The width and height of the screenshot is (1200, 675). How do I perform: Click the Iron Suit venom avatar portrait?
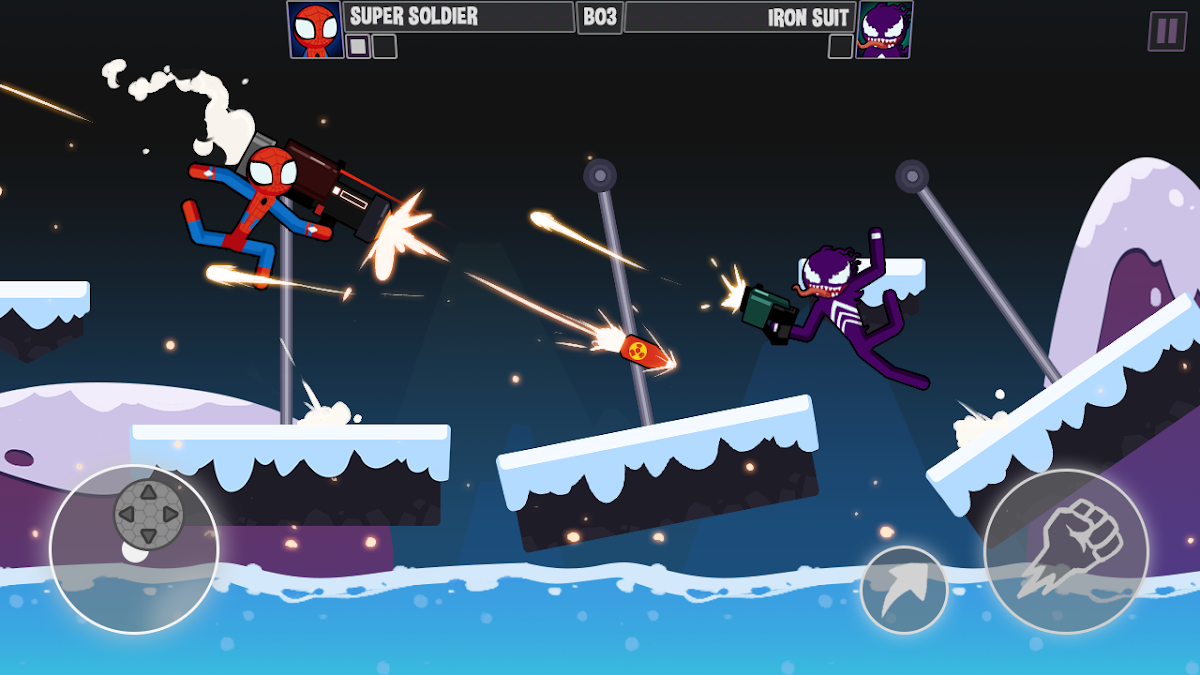pyautogui.click(x=884, y=30)
